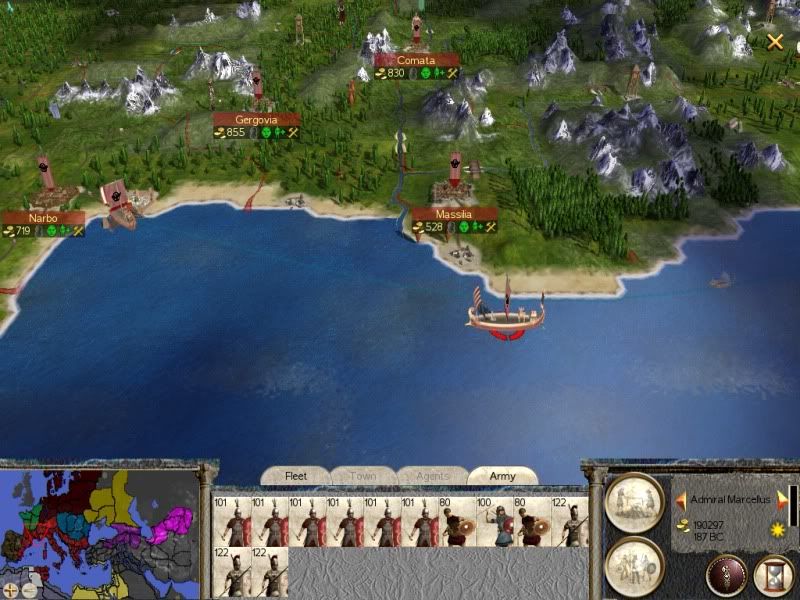Select the Town tab
Screen dimensions: 800x600
(x=363, y=476)
